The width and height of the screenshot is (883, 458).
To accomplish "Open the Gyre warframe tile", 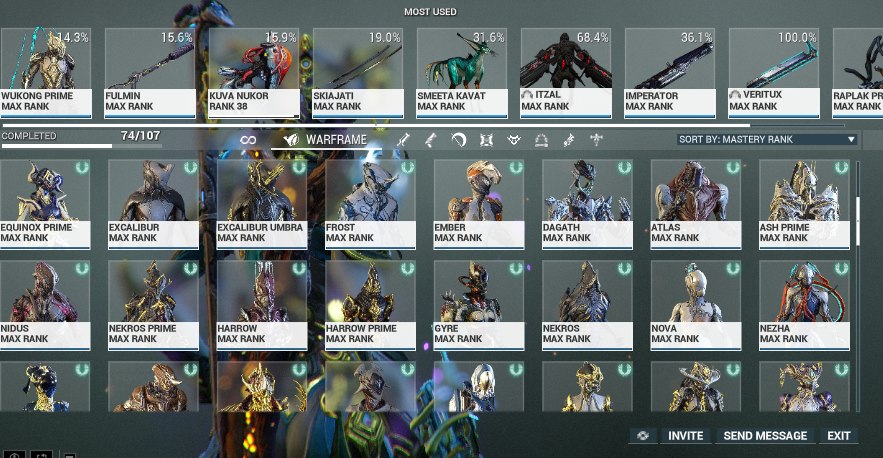I will click(479, 302).
